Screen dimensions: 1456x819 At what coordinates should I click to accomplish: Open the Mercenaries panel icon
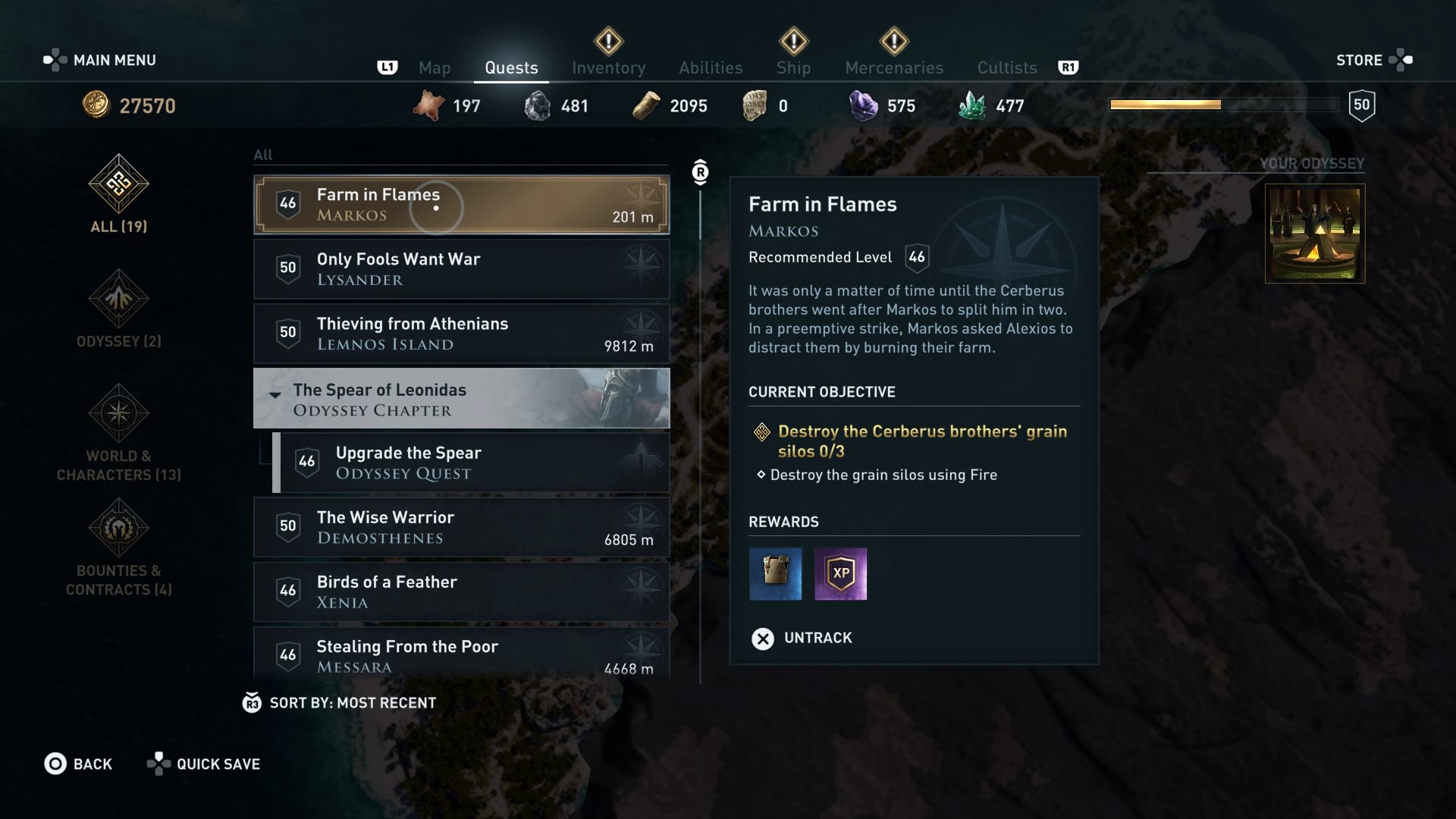(x=895, y=42)
